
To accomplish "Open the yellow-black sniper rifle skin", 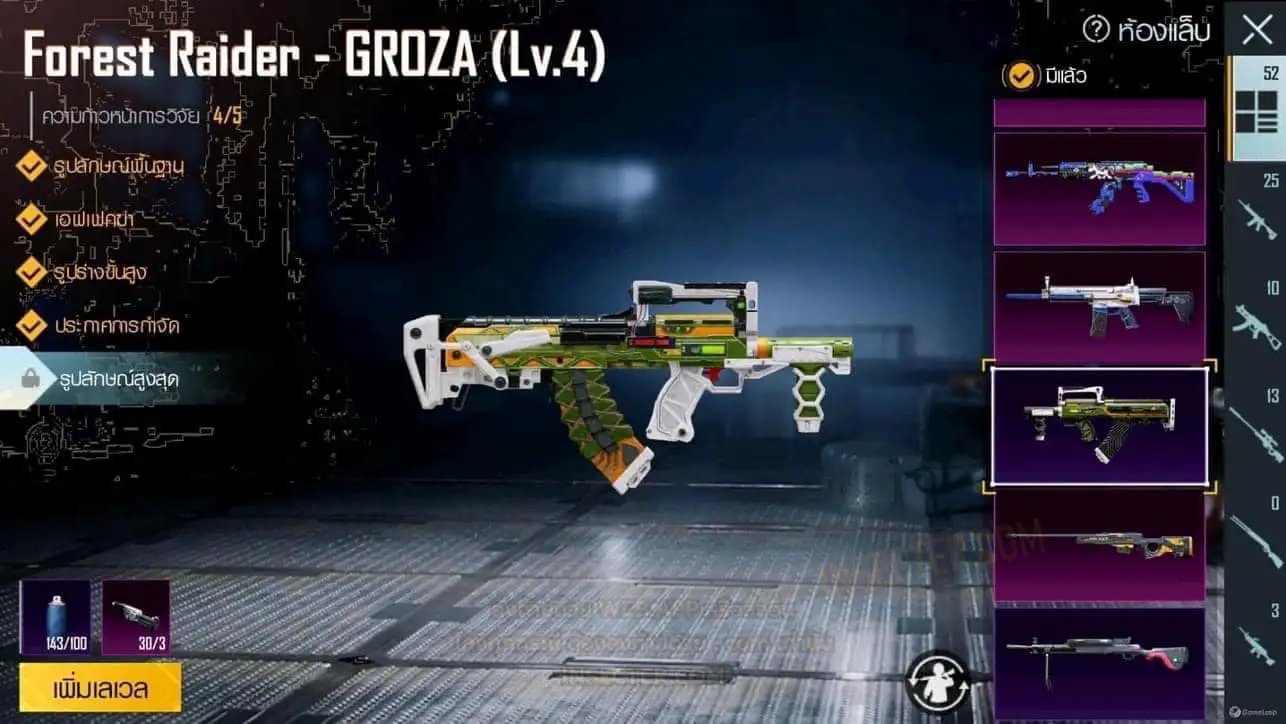I will 1099,545.
